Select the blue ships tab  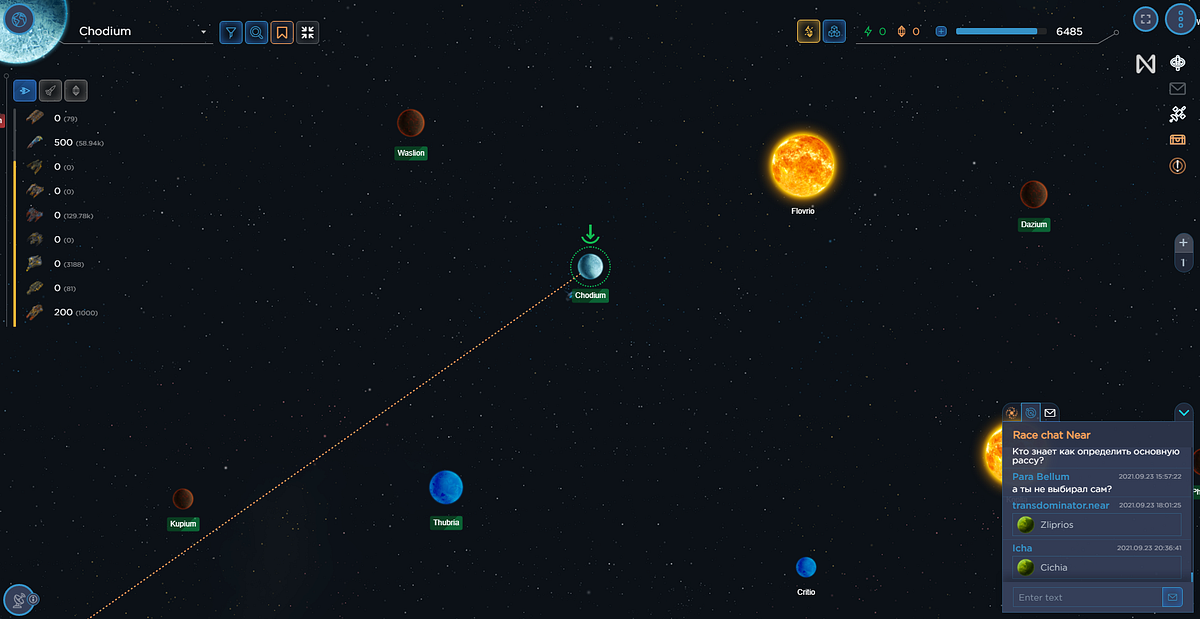coord(25,90)
